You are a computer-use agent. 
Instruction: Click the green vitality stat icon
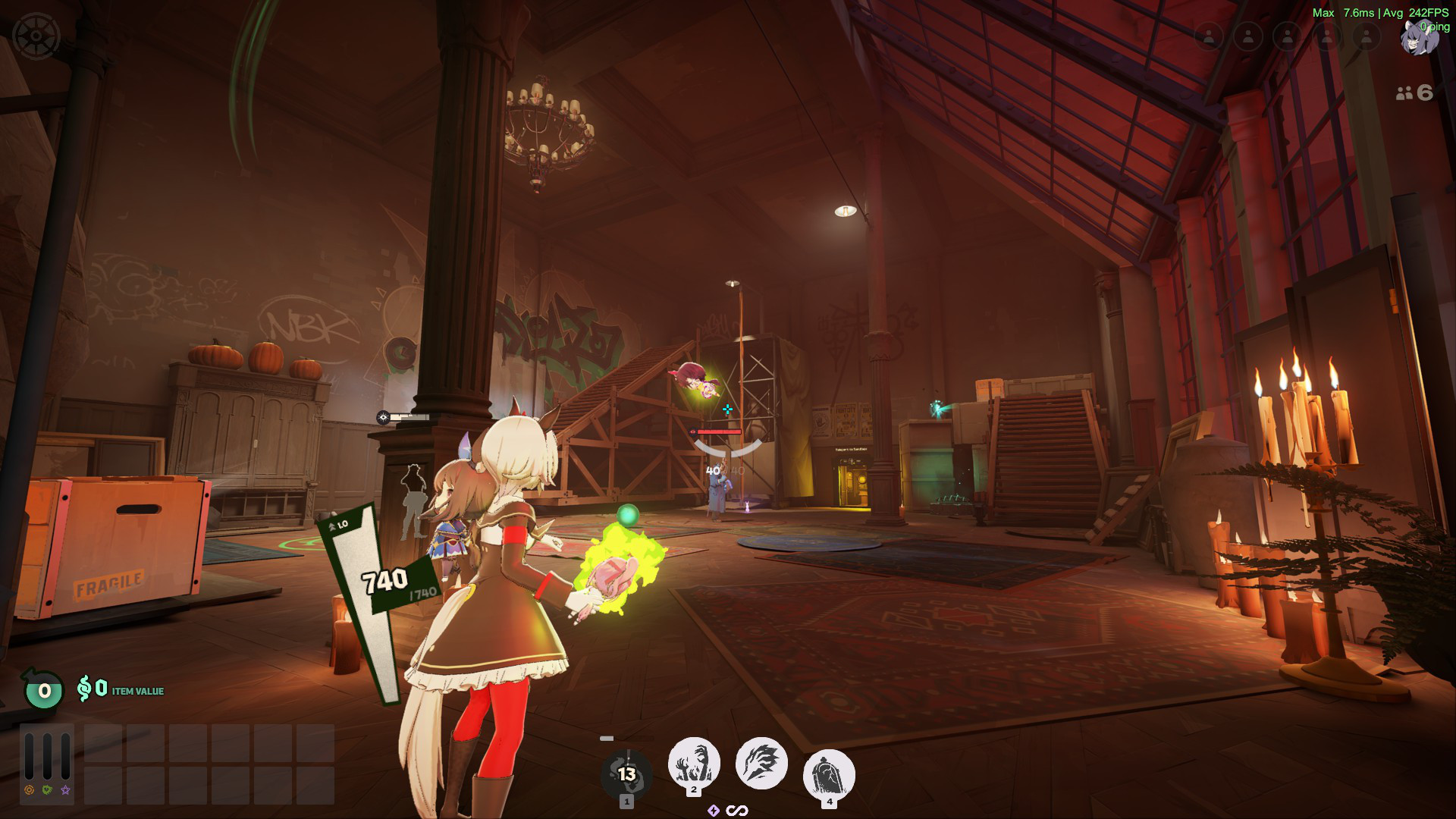tap(47, 790)
